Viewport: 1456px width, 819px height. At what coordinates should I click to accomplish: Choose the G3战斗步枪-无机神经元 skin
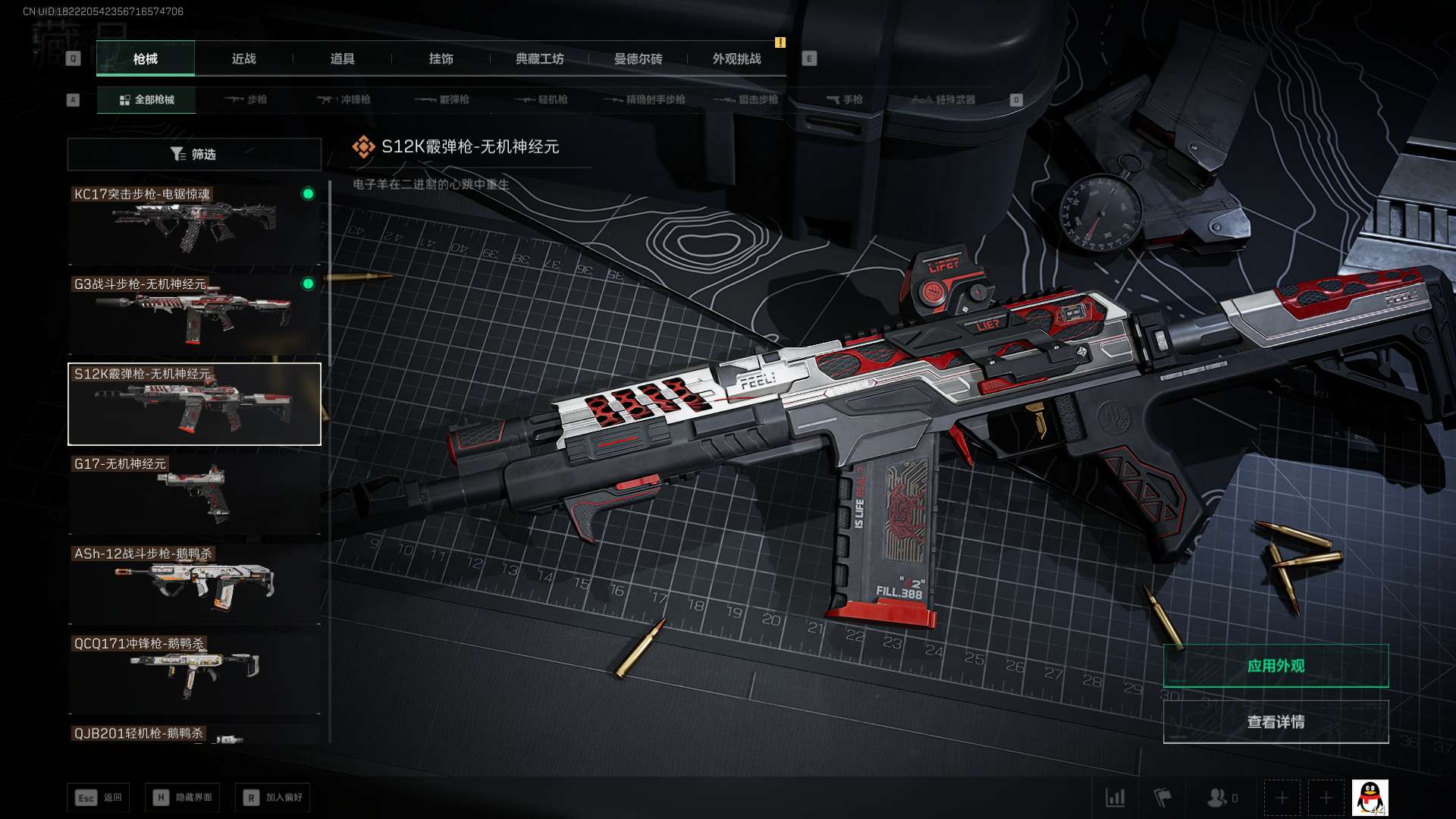pos(194,314)
